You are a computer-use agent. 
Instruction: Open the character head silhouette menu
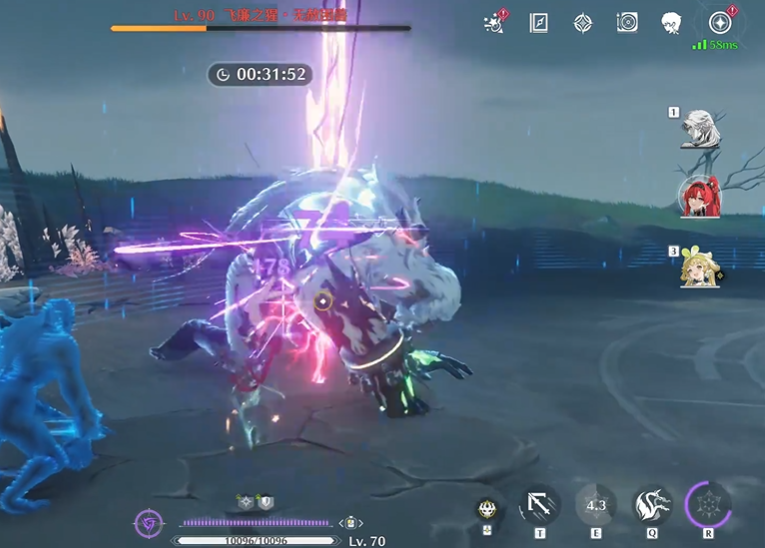point(671,23)
